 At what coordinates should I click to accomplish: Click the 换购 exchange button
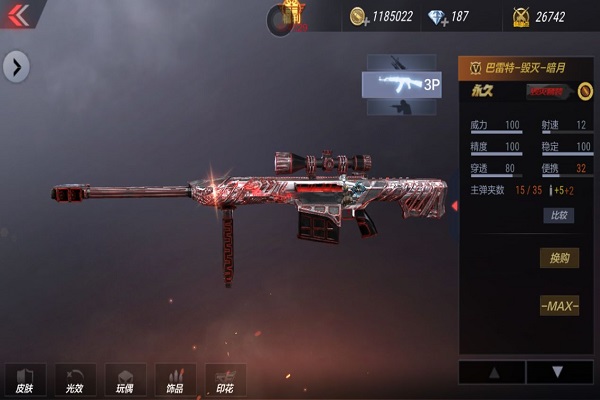click(559, 258)
